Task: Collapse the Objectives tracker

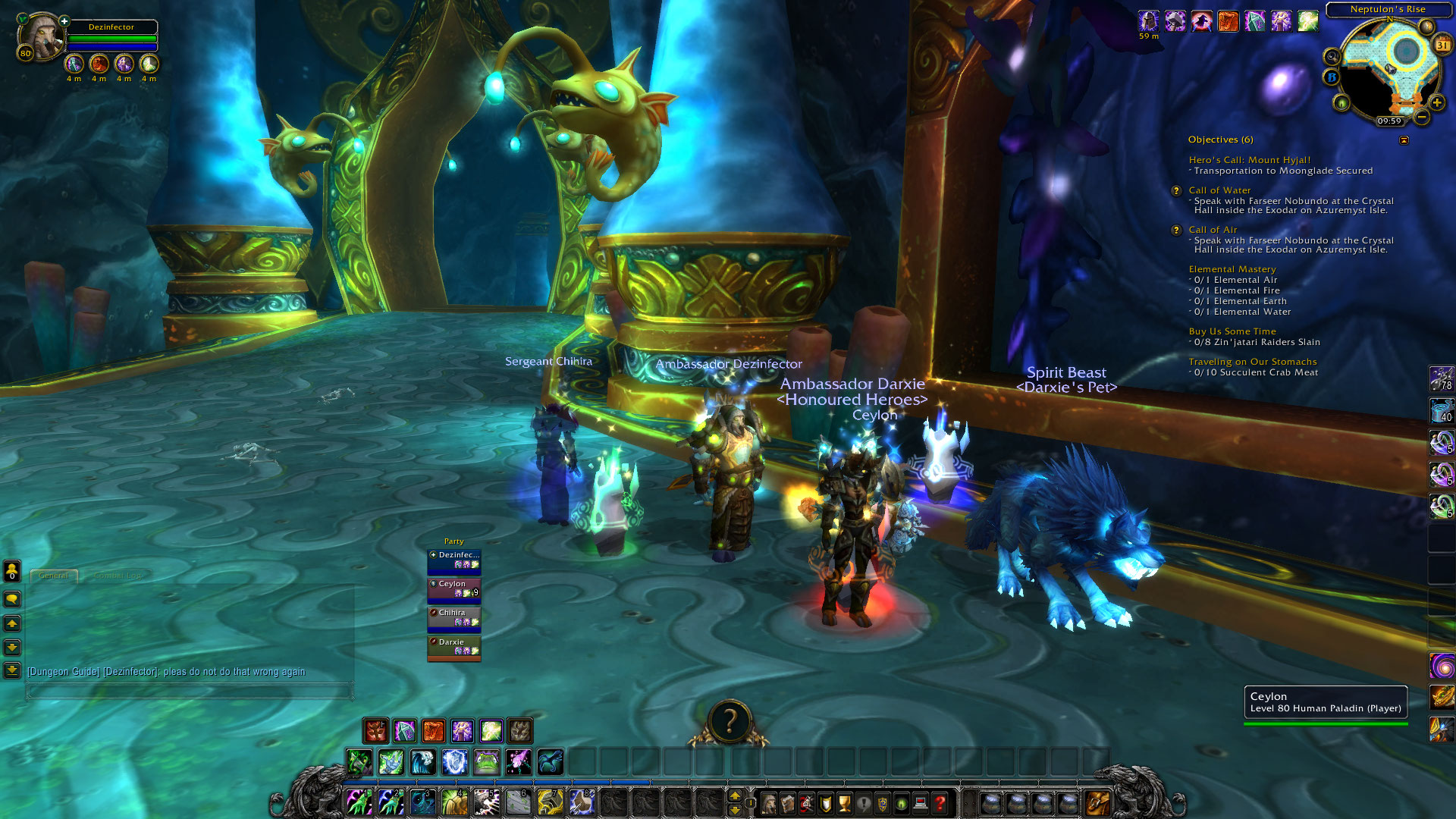Action: (1404, 140)
